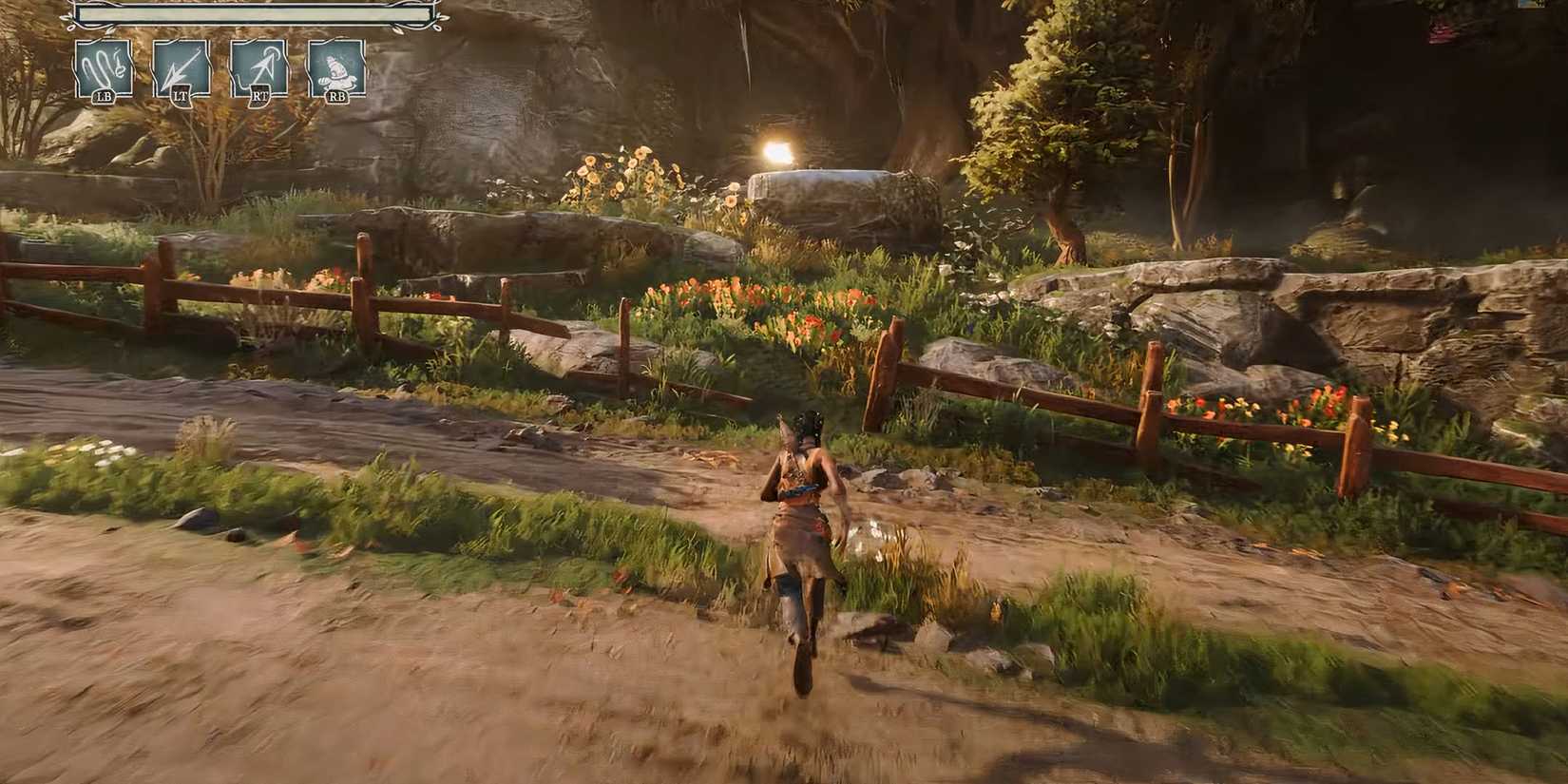Image resolution: width=1568 pixels, height=784 pixels.
Task: Select the LT spear-throw ability icon
Action: (182, 68)
